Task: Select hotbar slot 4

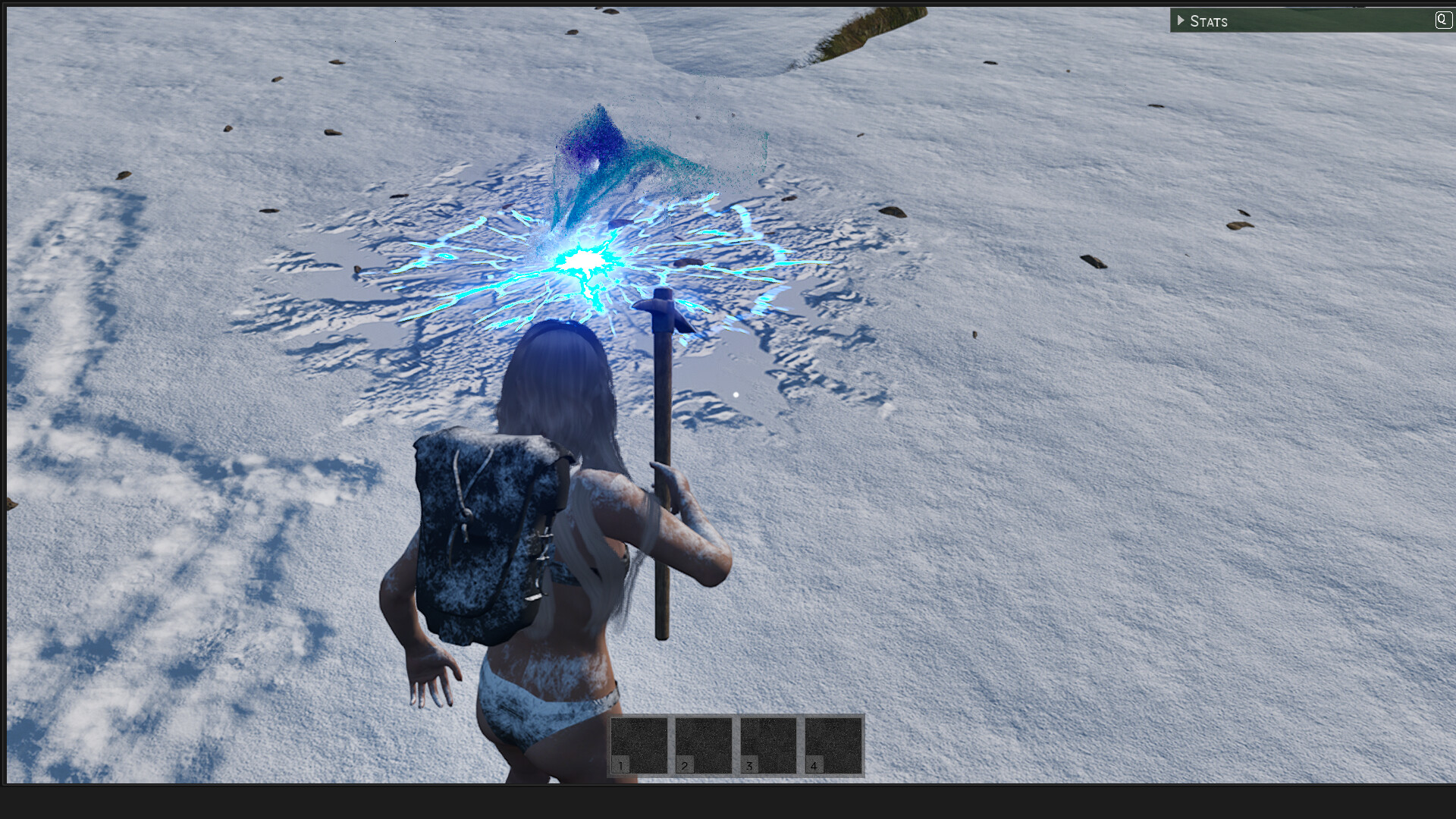Action: pos(833,746)
